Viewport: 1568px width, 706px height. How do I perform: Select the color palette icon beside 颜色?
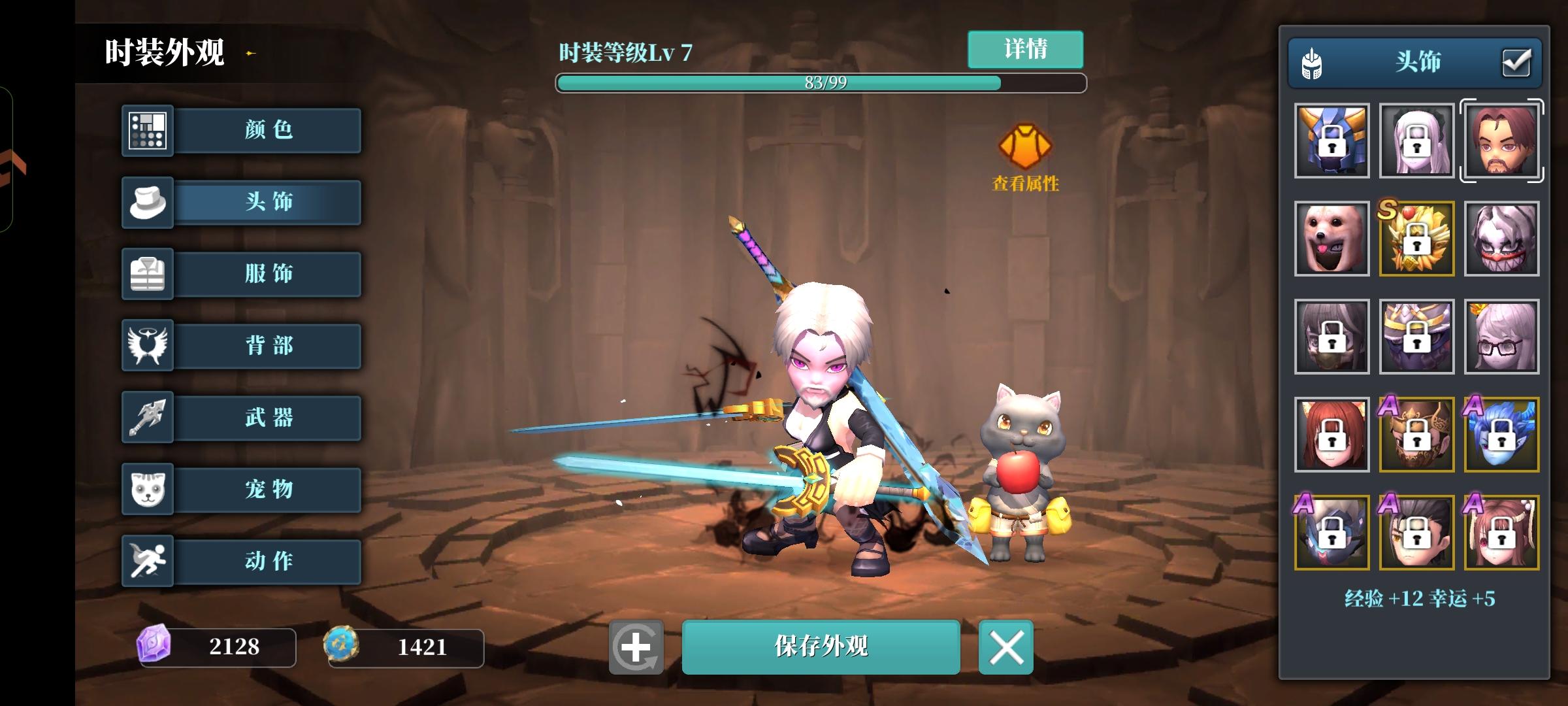click(x=148, y=130)
